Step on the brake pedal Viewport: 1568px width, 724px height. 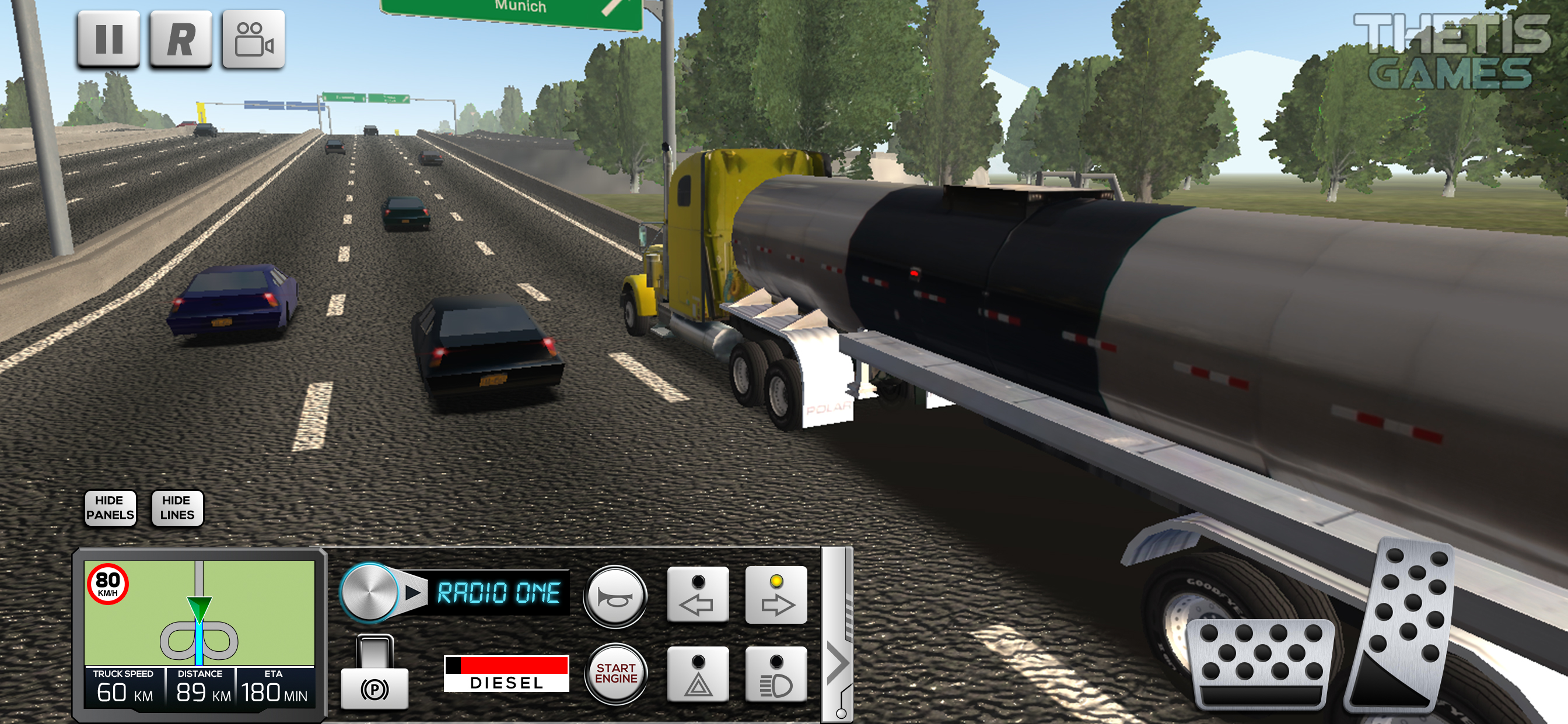(1261, 664)
